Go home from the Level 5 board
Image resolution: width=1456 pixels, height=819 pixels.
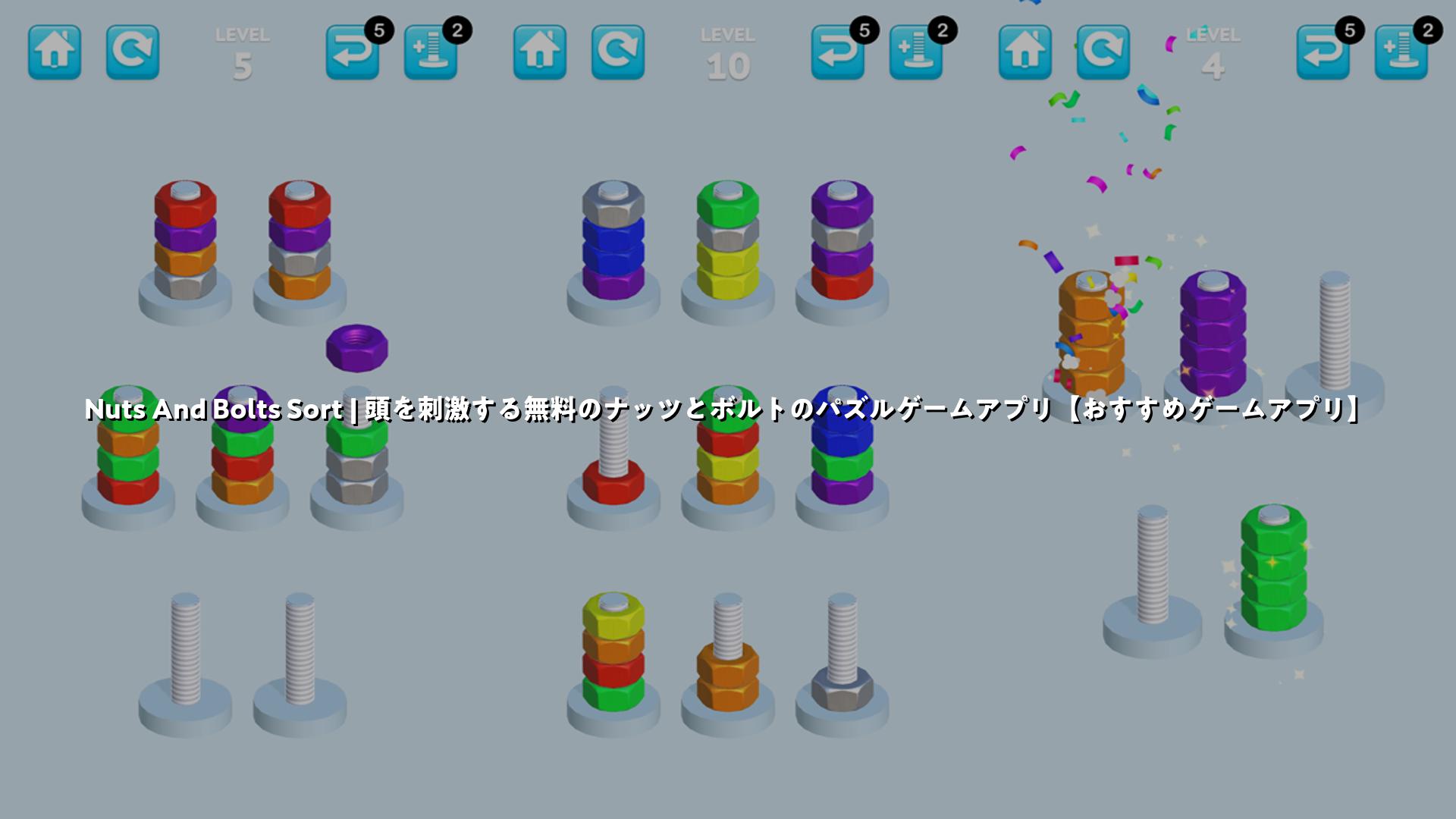(55, 52)
